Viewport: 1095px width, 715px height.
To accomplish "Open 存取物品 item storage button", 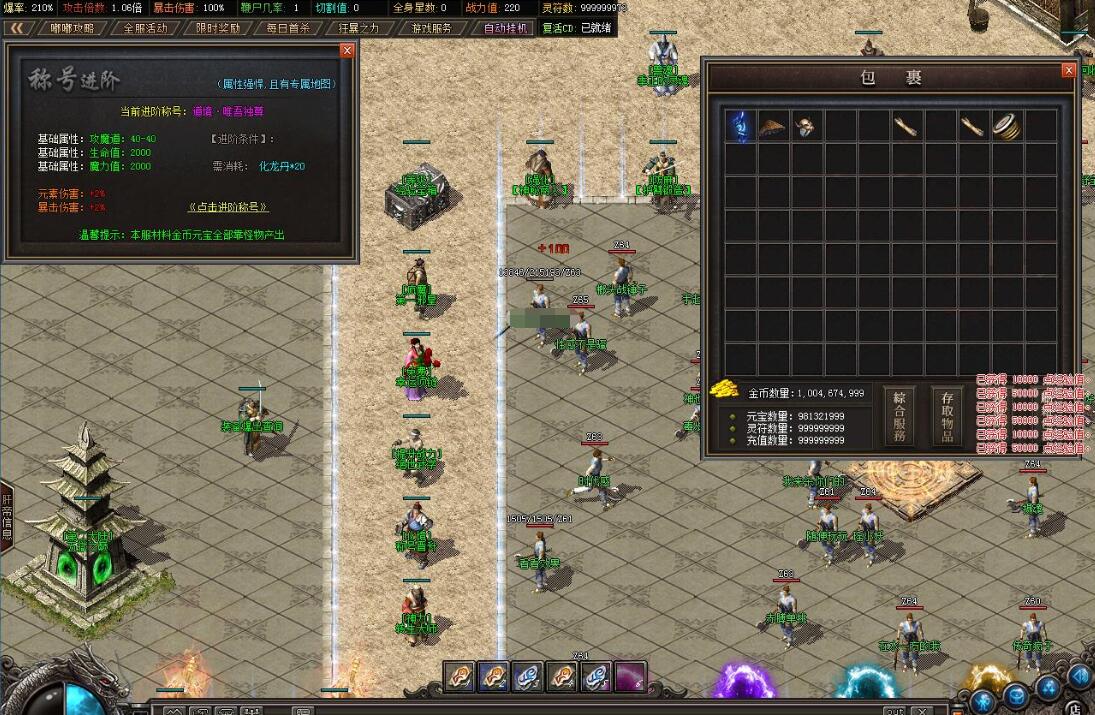I will pyautogui.click(x=948, y=416).
